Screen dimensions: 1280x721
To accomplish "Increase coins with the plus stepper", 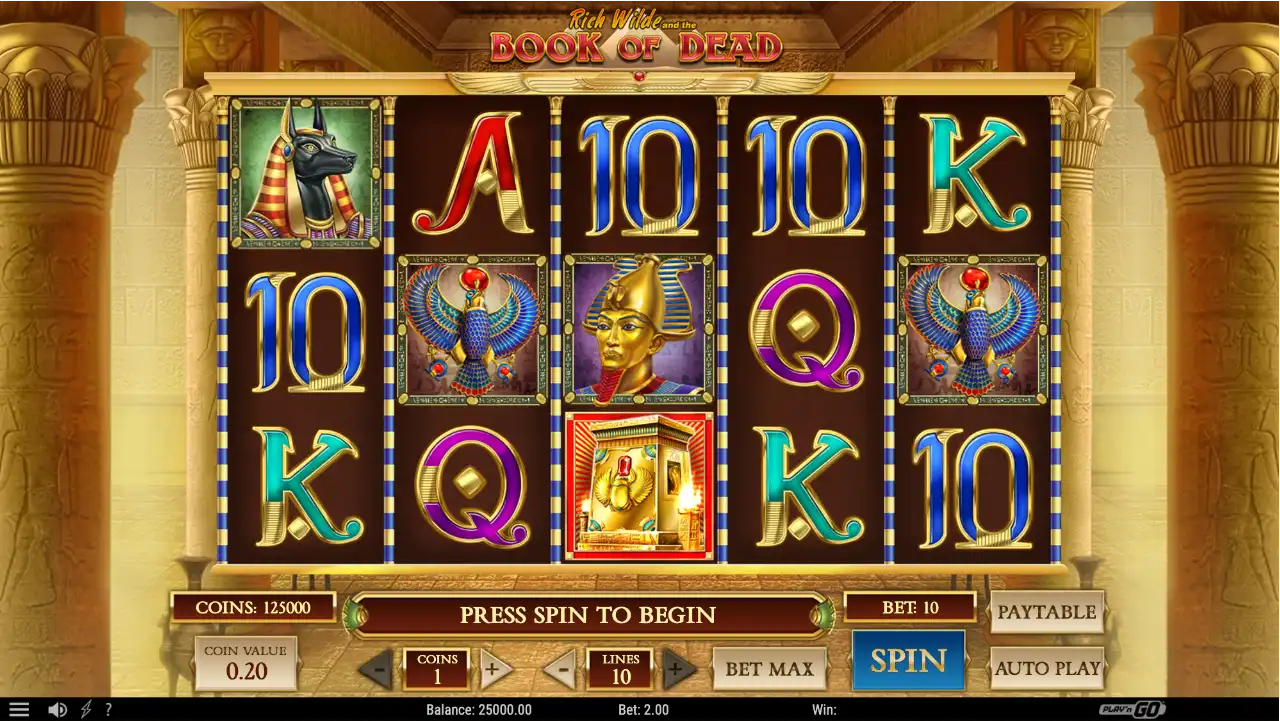I will [x=494, y=669].
